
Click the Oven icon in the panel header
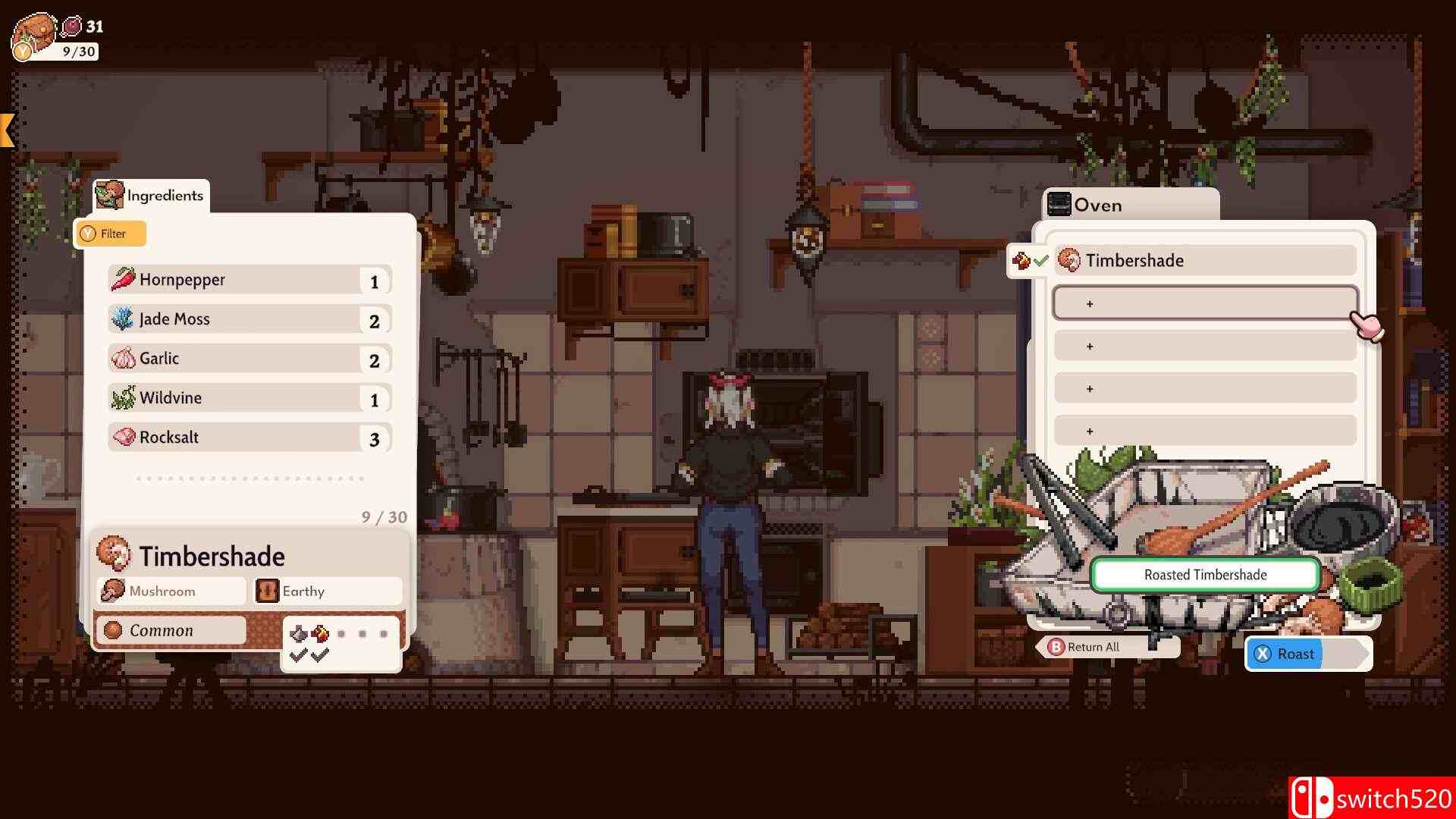point(1059,204)
